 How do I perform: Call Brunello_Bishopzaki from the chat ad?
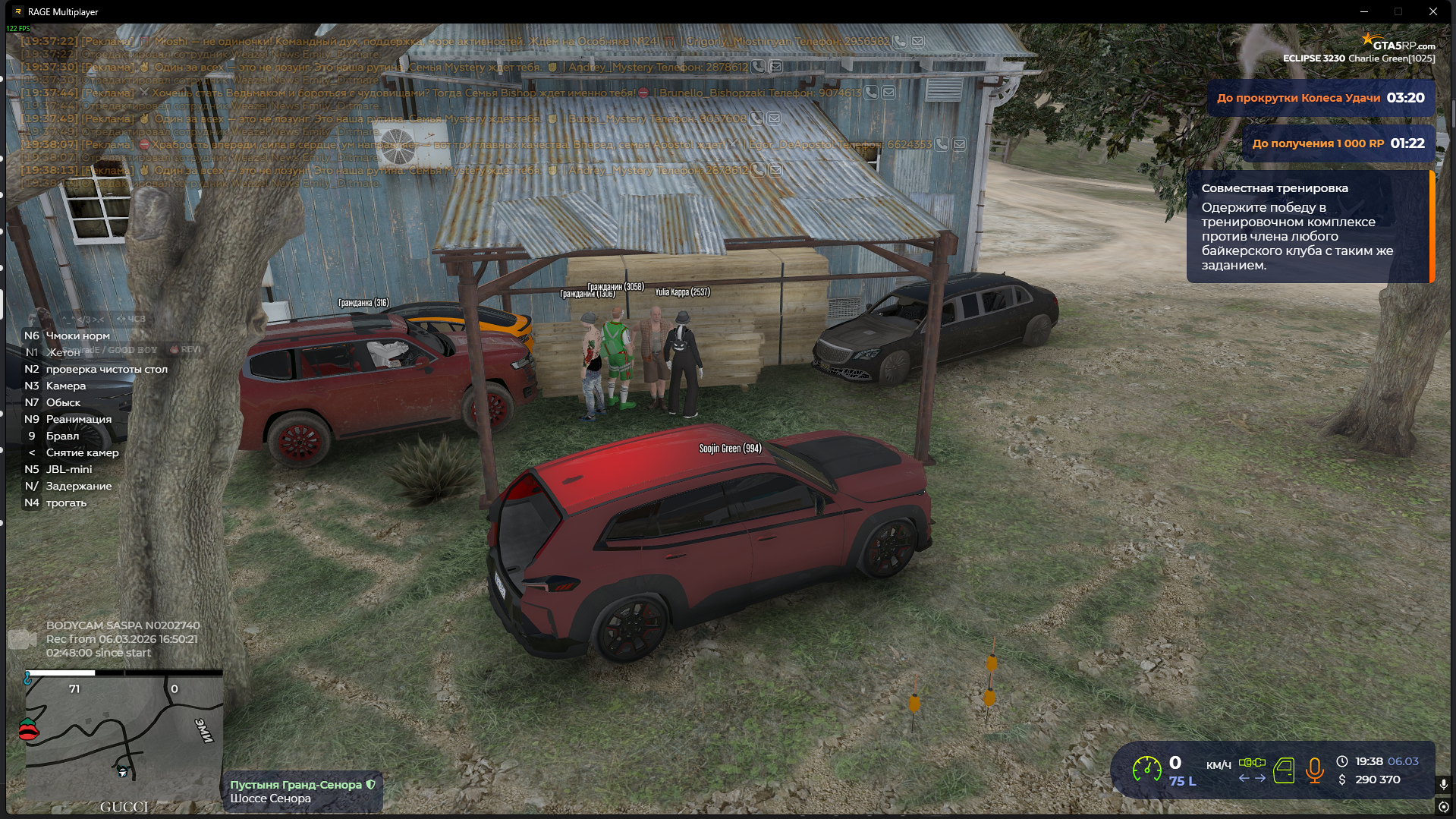point(871,93)
